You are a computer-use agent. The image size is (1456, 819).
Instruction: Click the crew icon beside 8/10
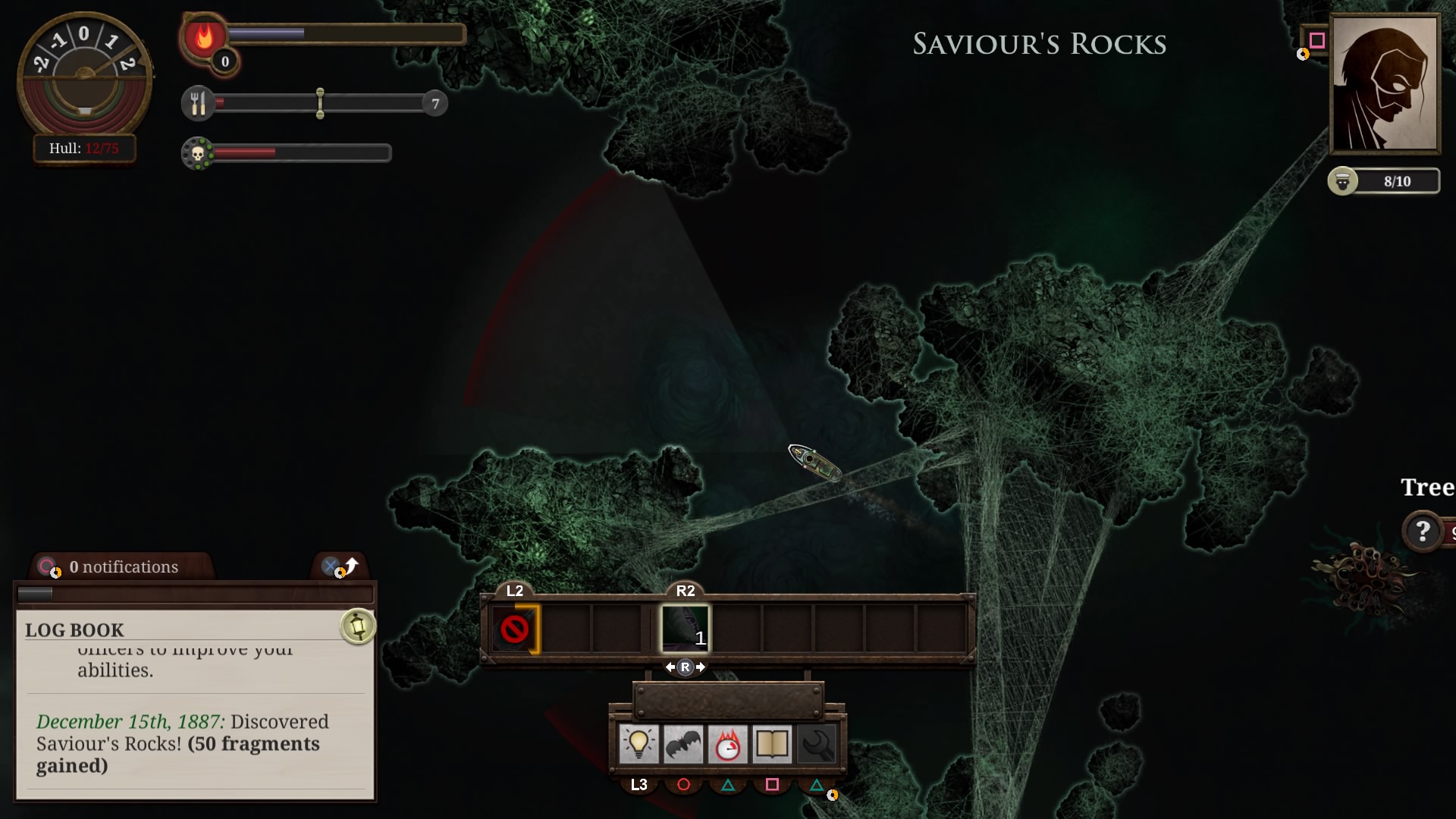tap(1342, 181)
